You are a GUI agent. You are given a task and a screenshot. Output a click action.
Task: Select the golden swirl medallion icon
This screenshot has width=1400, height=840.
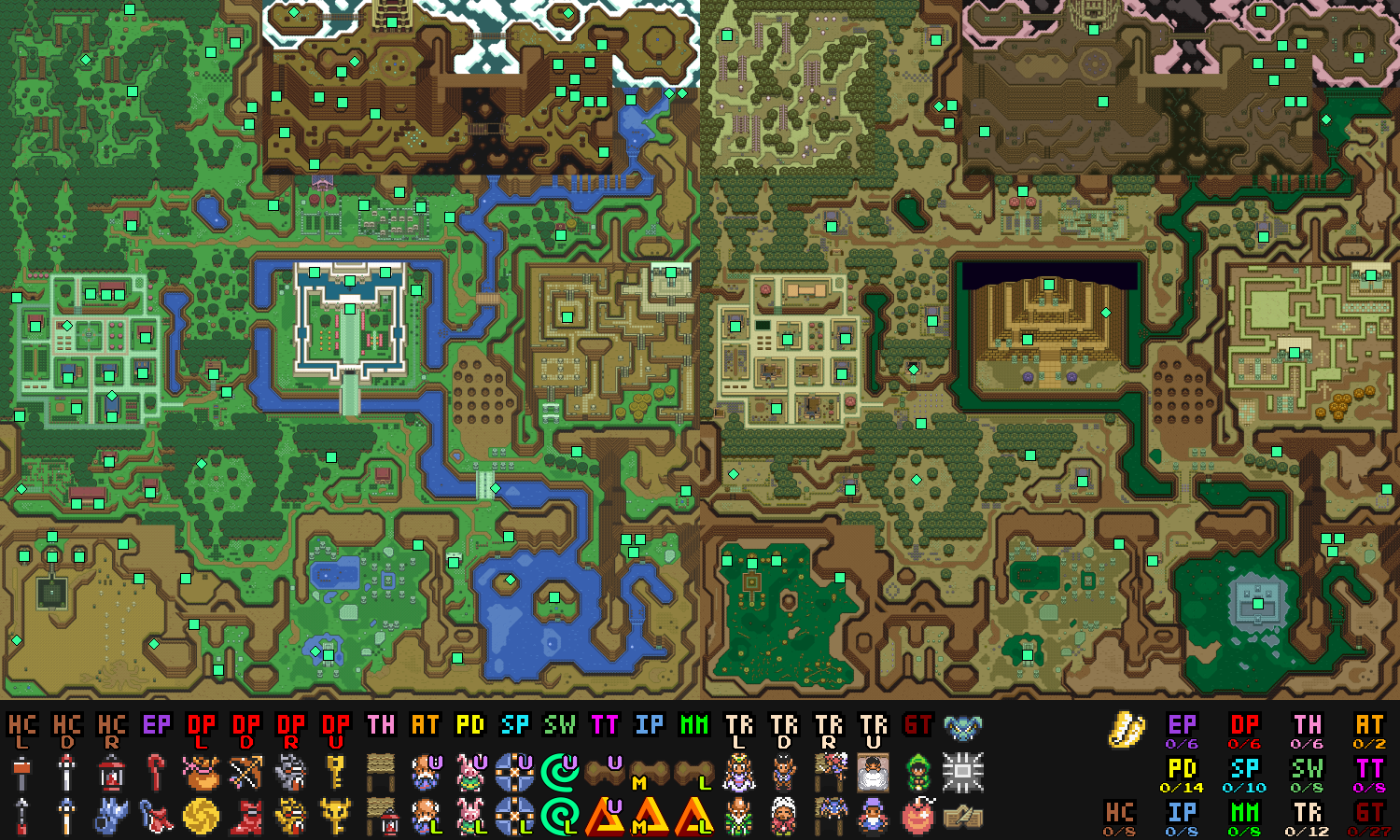tap(202, 817)
